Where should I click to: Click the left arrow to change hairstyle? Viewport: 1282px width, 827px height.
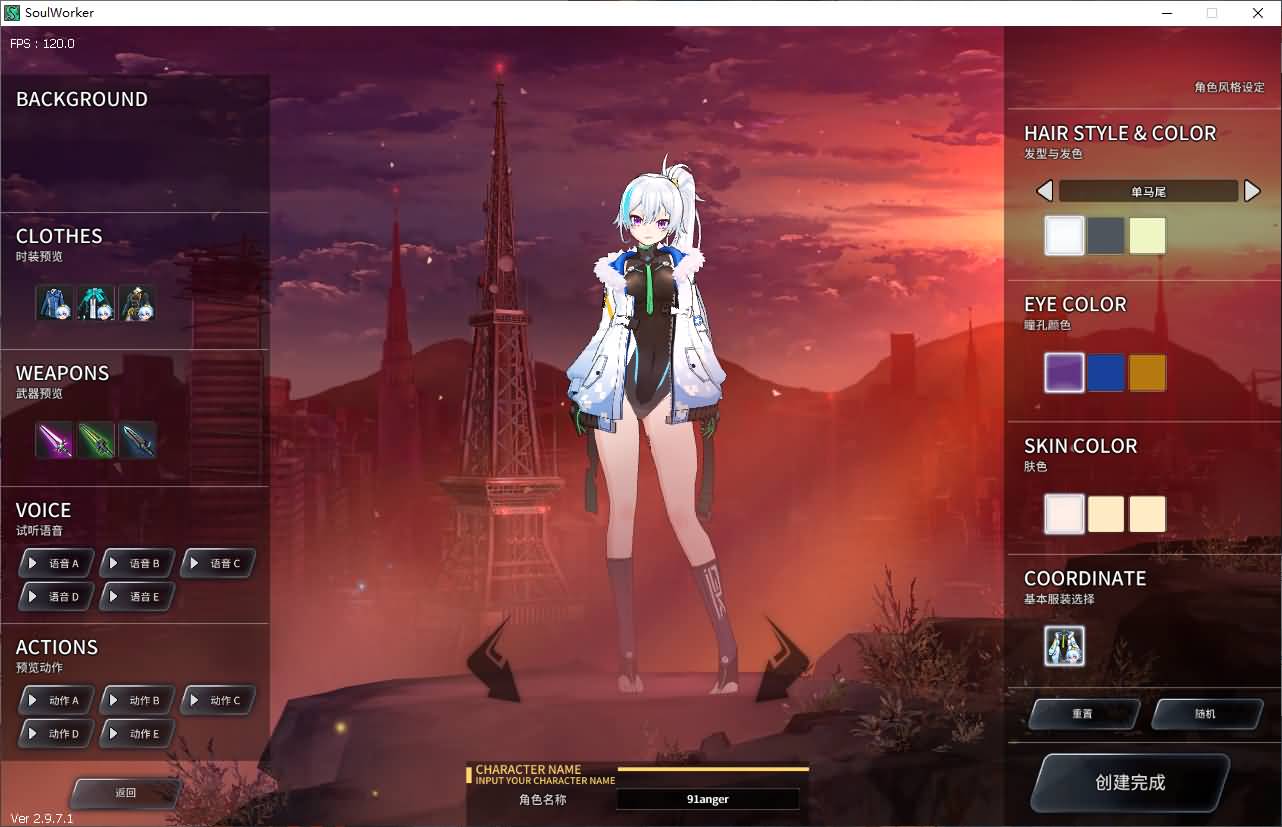1044,190
